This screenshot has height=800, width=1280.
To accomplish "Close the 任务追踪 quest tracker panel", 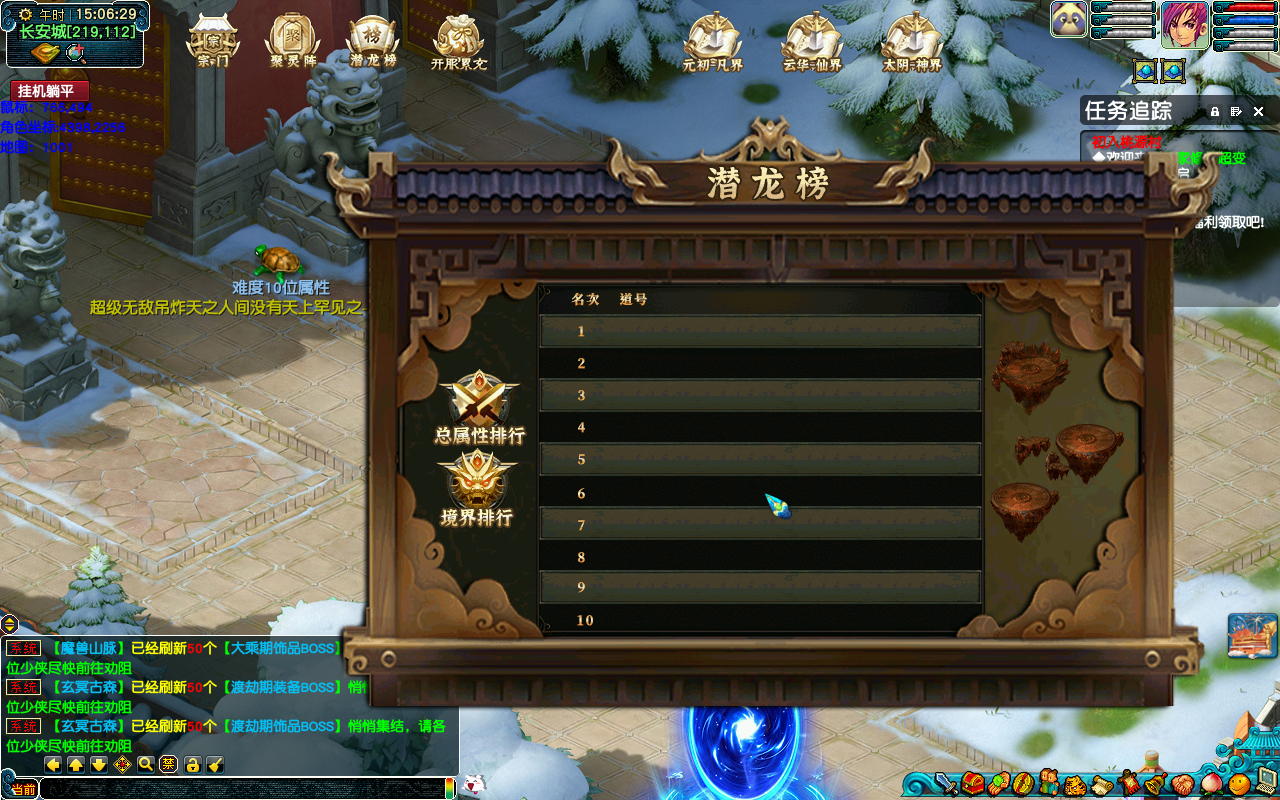I will 1259,112.
